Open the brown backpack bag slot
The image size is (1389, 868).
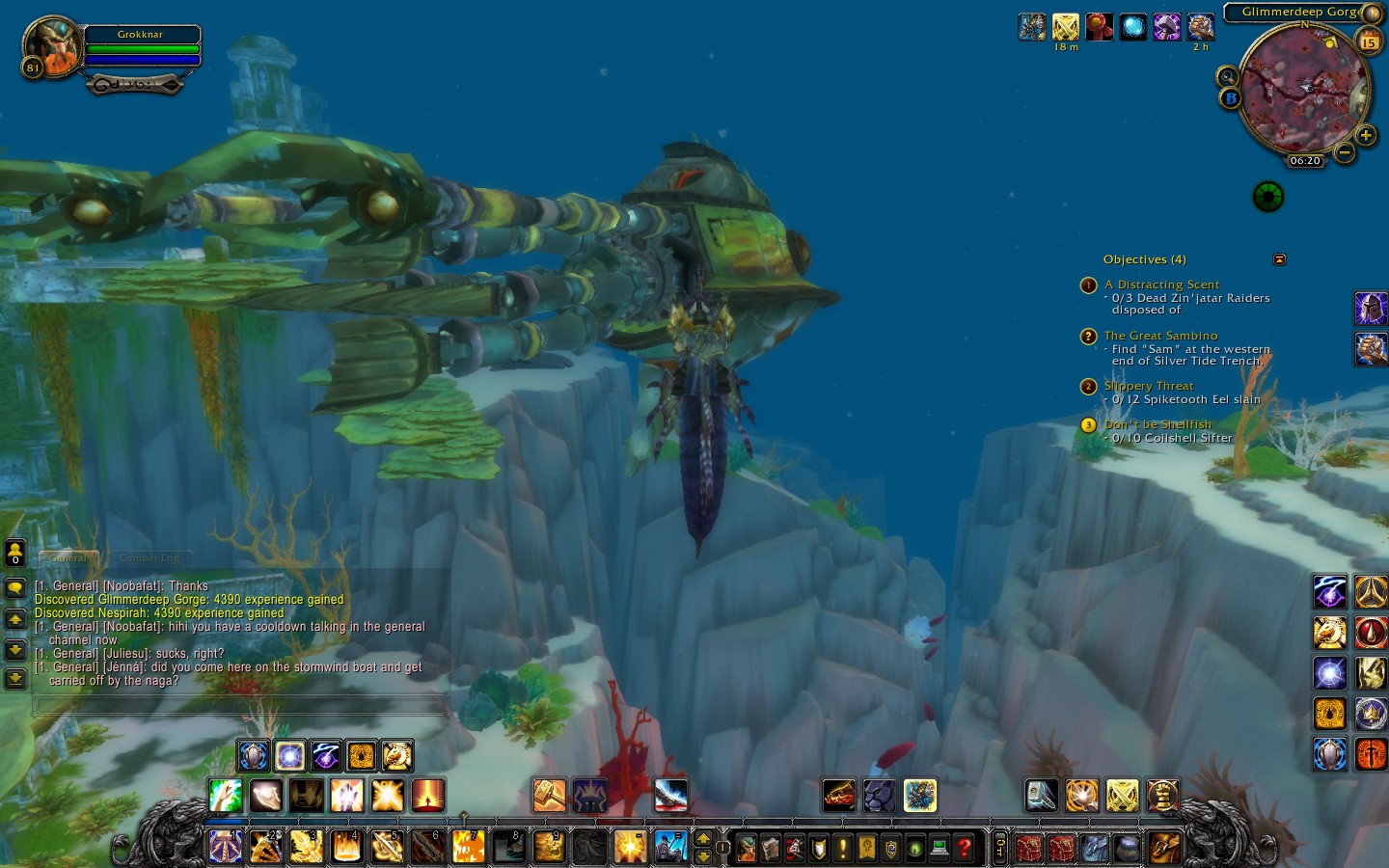point(1165,848)
